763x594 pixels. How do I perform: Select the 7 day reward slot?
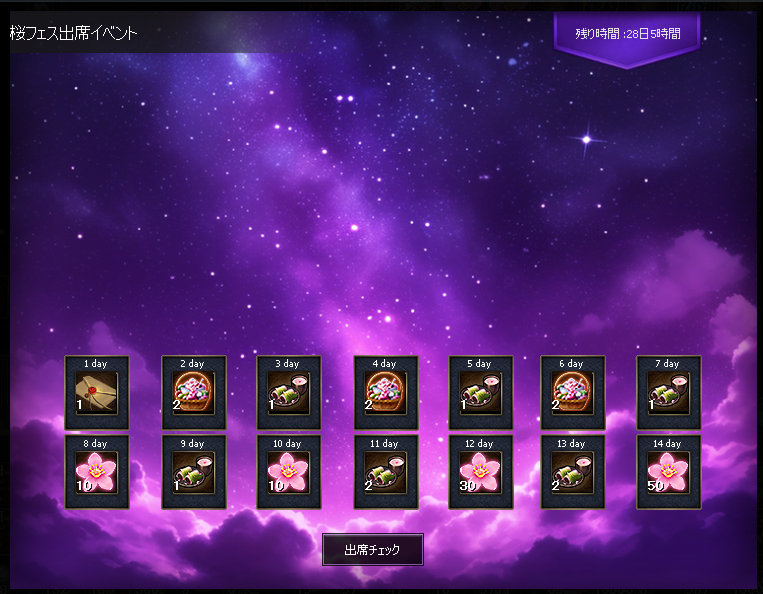point(668,393)
